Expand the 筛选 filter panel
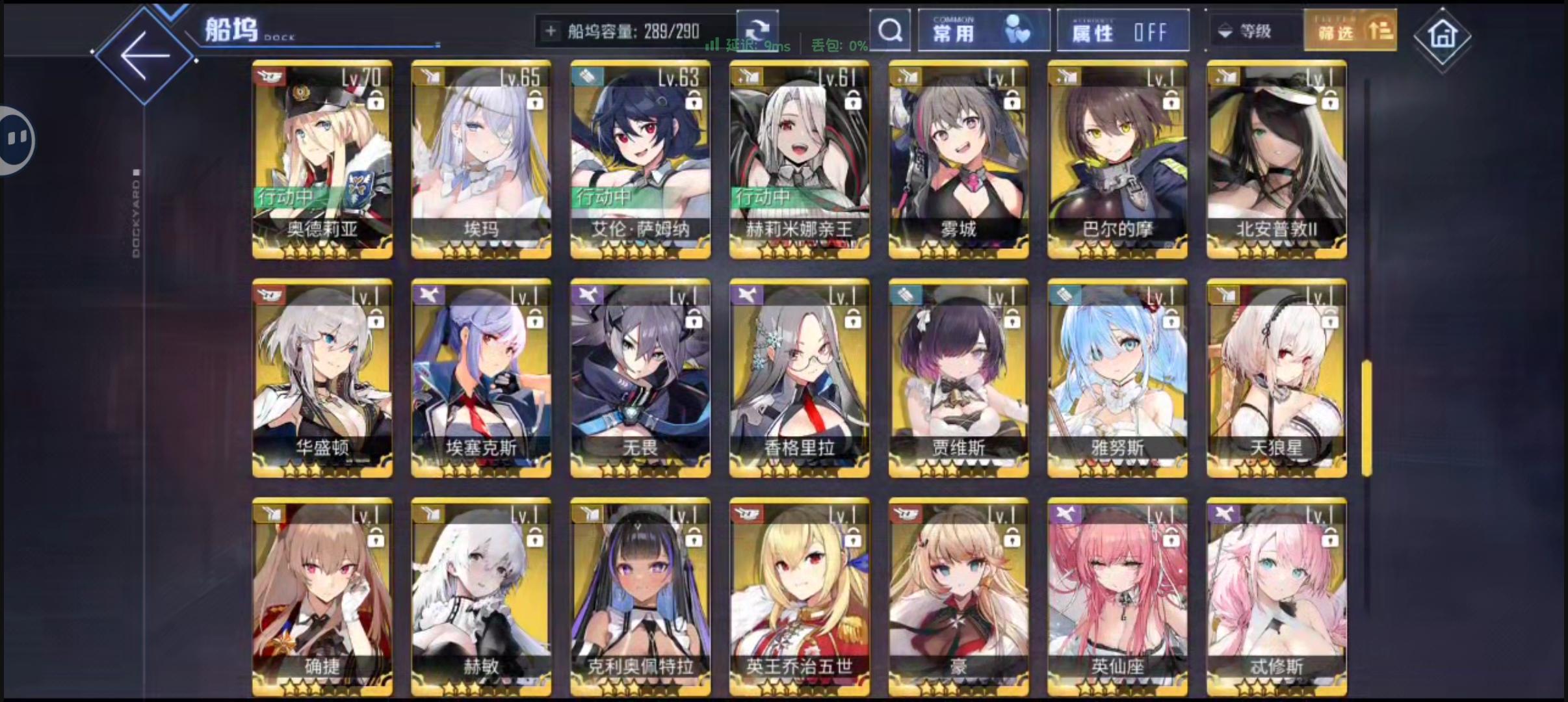This screenshot has height=702, width=1568. pyautogui.click(x=1350, y=30)
